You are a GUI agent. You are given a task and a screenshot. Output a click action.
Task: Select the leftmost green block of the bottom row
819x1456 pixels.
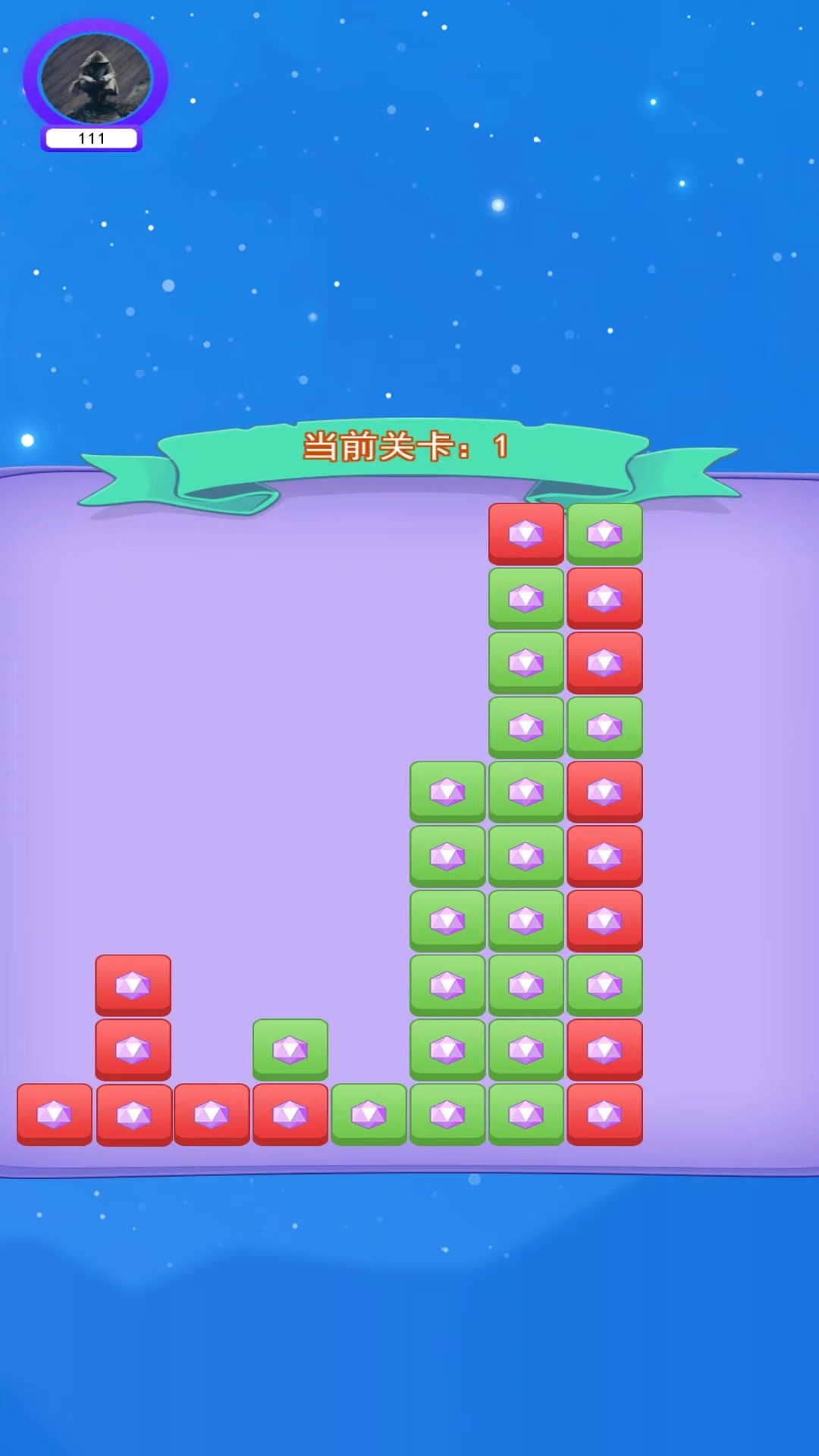[369, 1114]
